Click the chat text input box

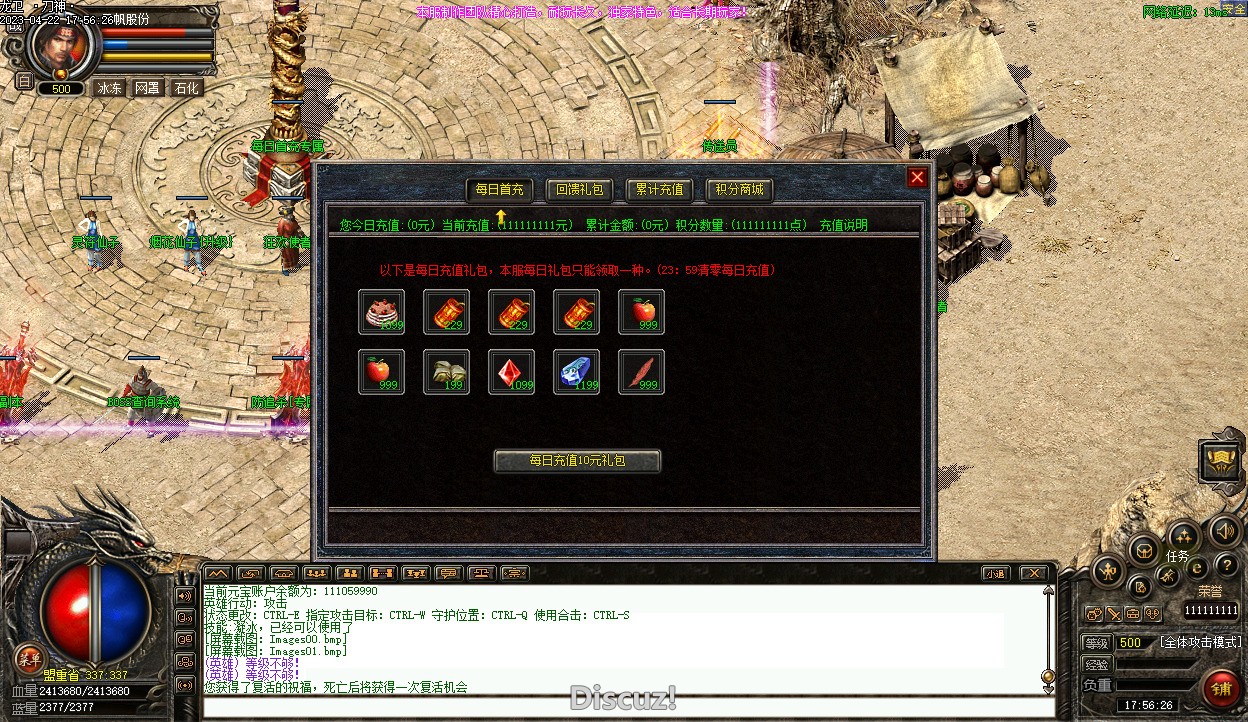point(620,707)
